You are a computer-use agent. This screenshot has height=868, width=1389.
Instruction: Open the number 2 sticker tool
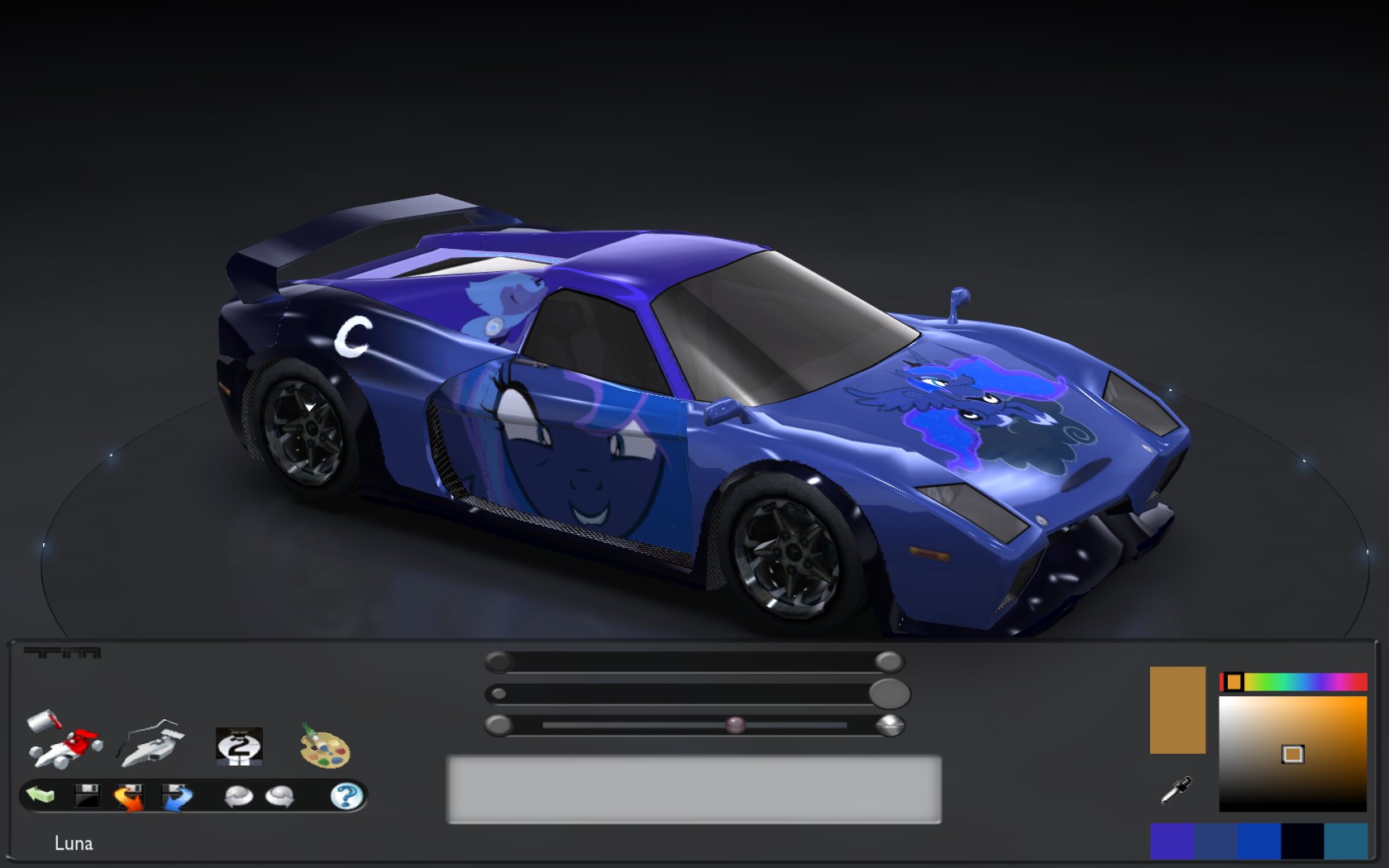239,746
